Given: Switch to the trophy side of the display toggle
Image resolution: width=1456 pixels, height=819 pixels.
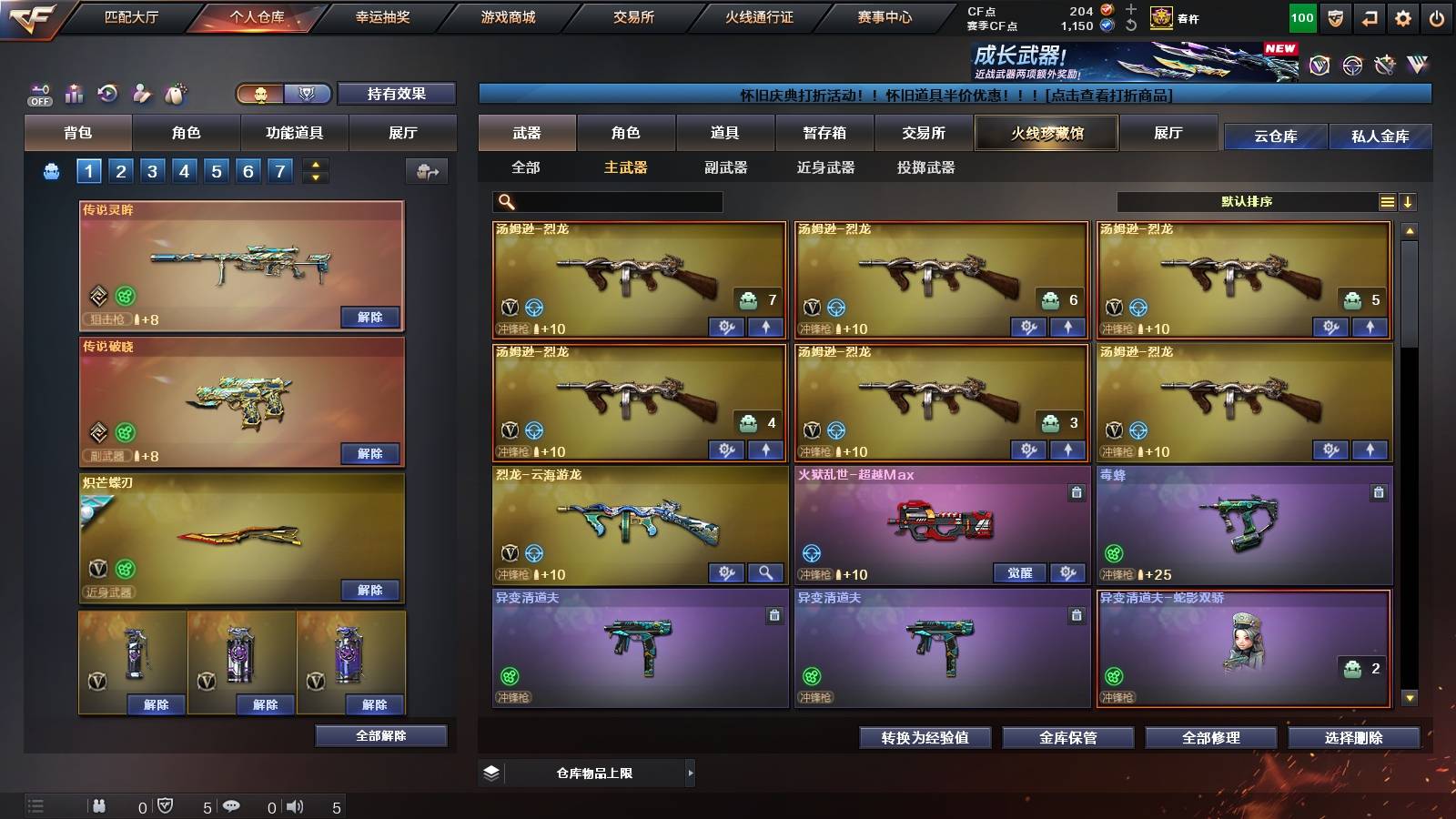Looking at the screenshot, I should (x=308, y=95).
